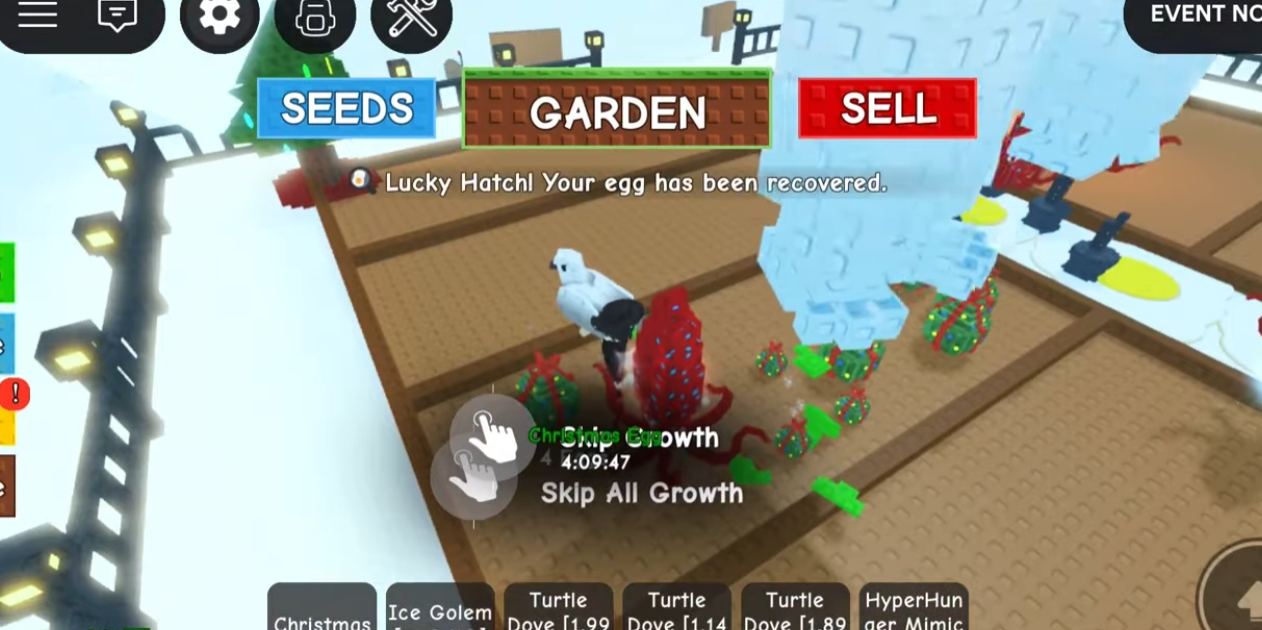Tap the red Sell button
The image size is (1262, 630).
click(887, 108)
